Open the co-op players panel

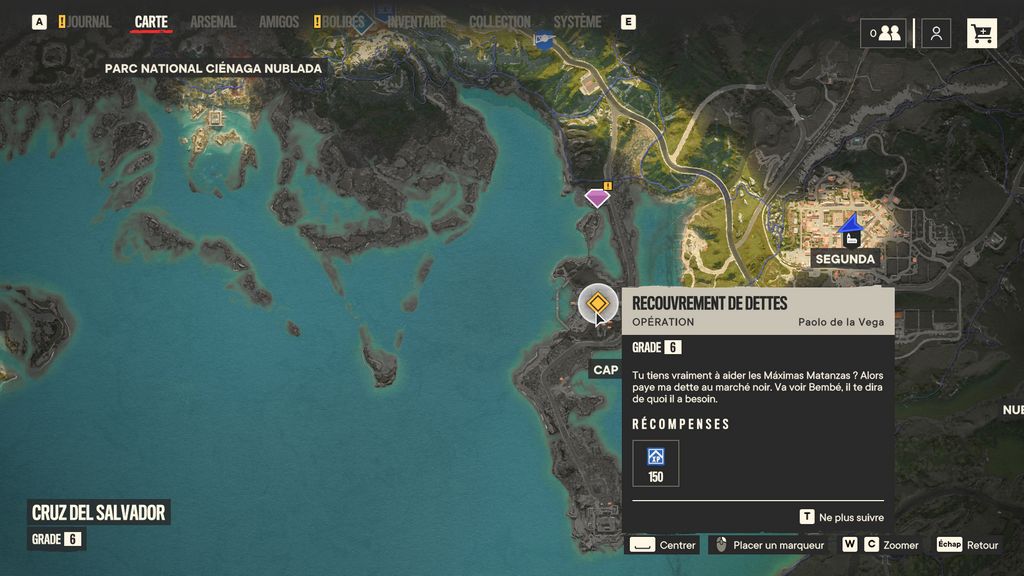point(884,33)
